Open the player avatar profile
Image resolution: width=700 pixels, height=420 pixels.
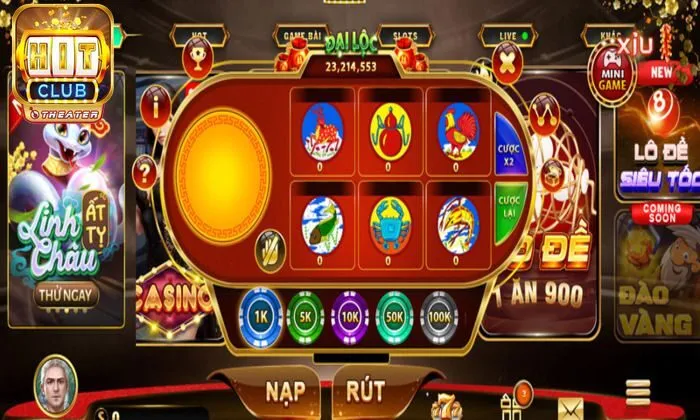(55, 385)
